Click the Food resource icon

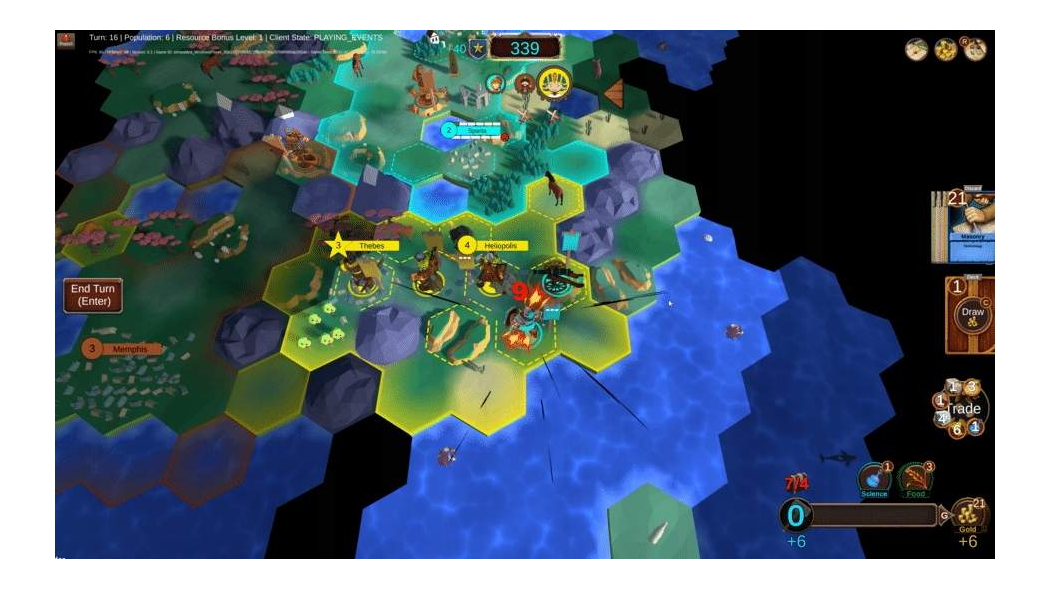(x=916, y=479)
